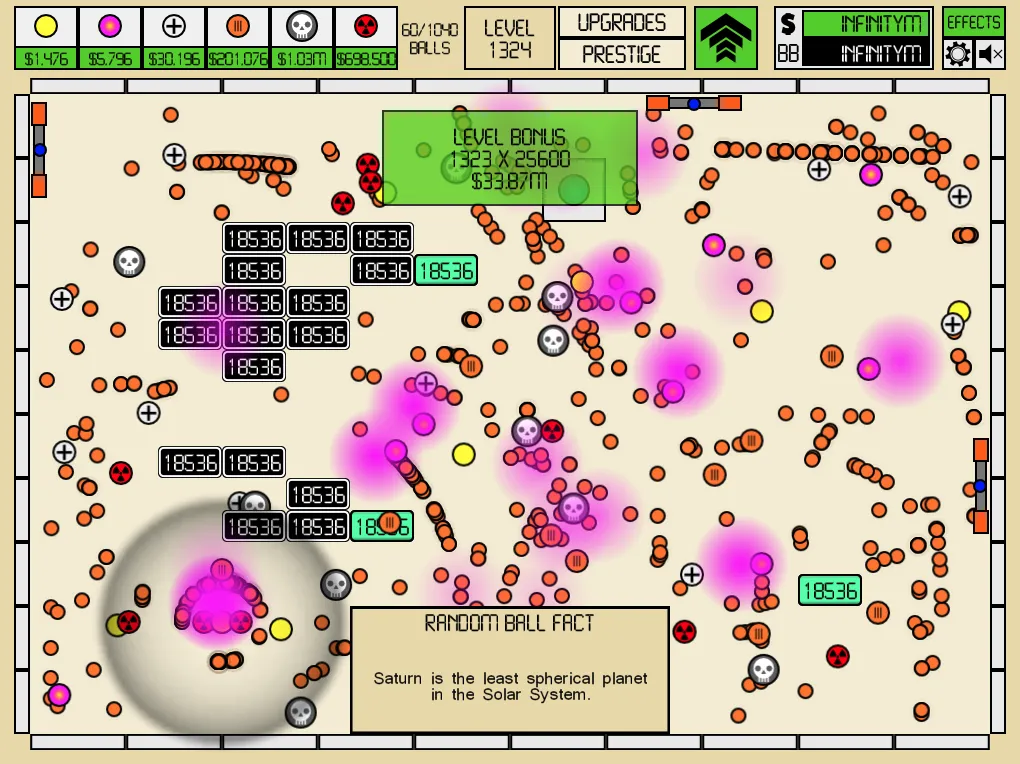1020x764 pixels.
Task: Open the Upgrades menu
Action: pos(621,22)
